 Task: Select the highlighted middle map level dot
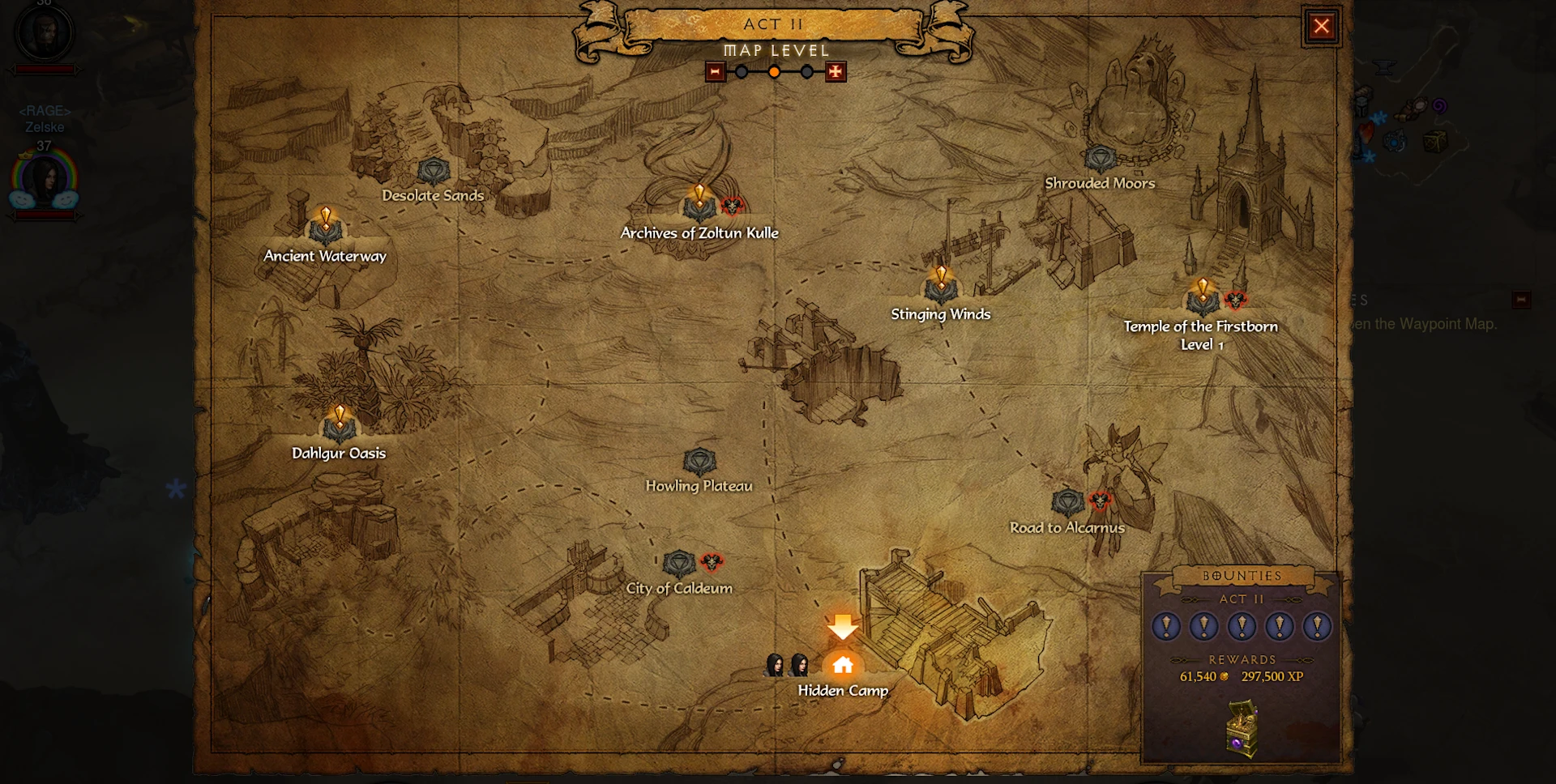coord(775,72)
